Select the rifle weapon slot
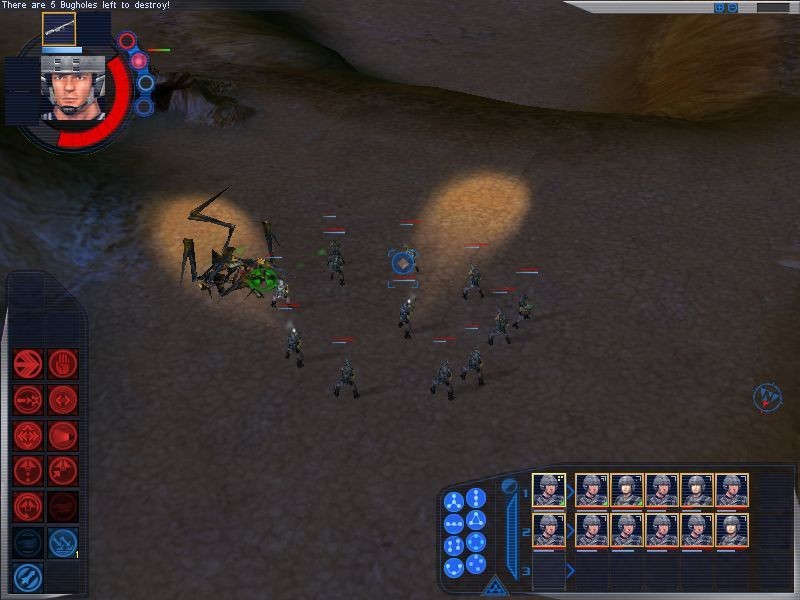Image resolution: width=800 pixels, height=600 pixels. [x=59, y=29]
